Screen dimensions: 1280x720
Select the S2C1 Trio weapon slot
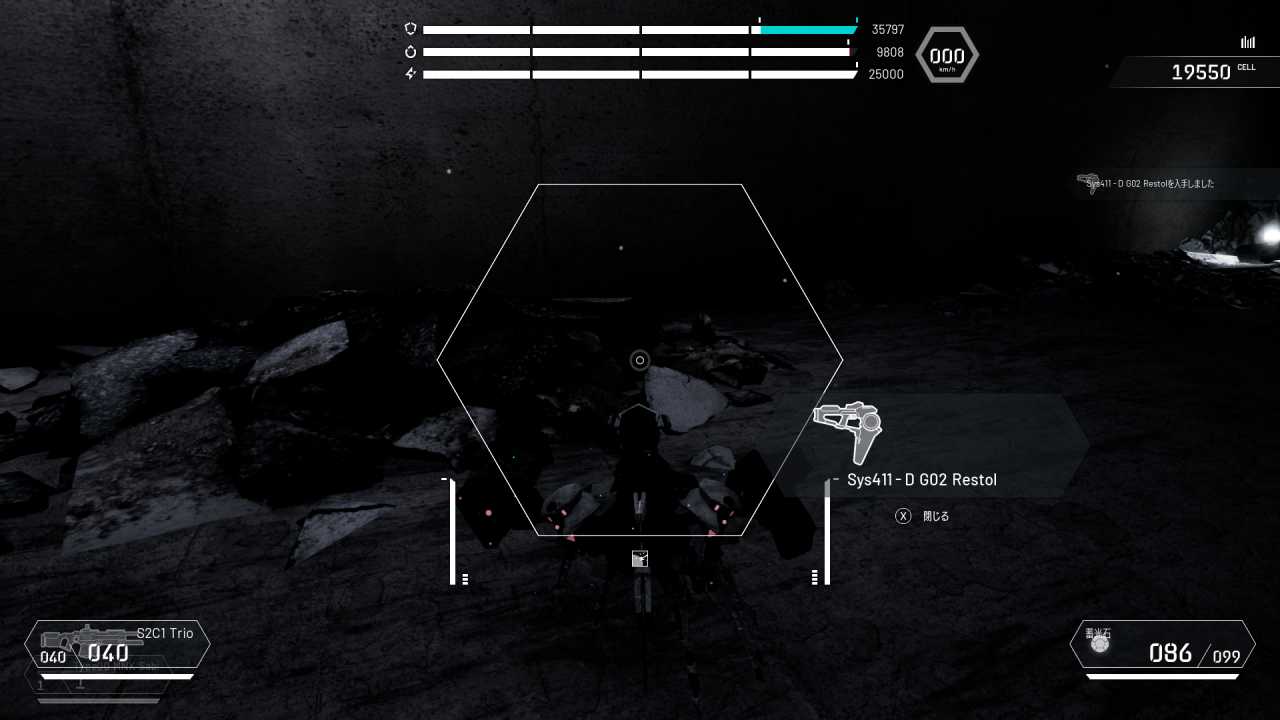(x=117, y=644)
